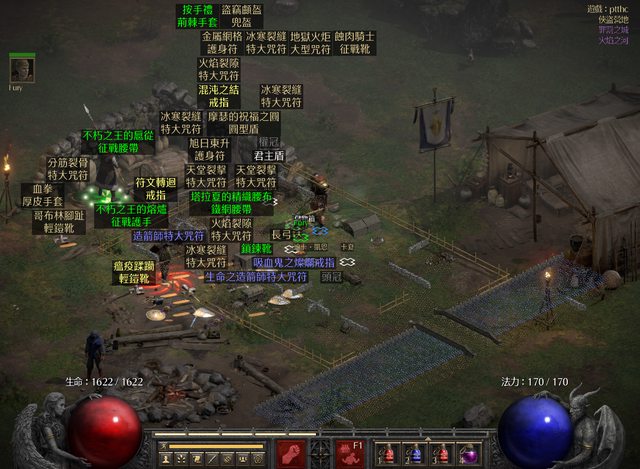Open the F1 right-click skill selector
Screen dimensions: 640x469
pyautogui.click(x=349, y=453)
